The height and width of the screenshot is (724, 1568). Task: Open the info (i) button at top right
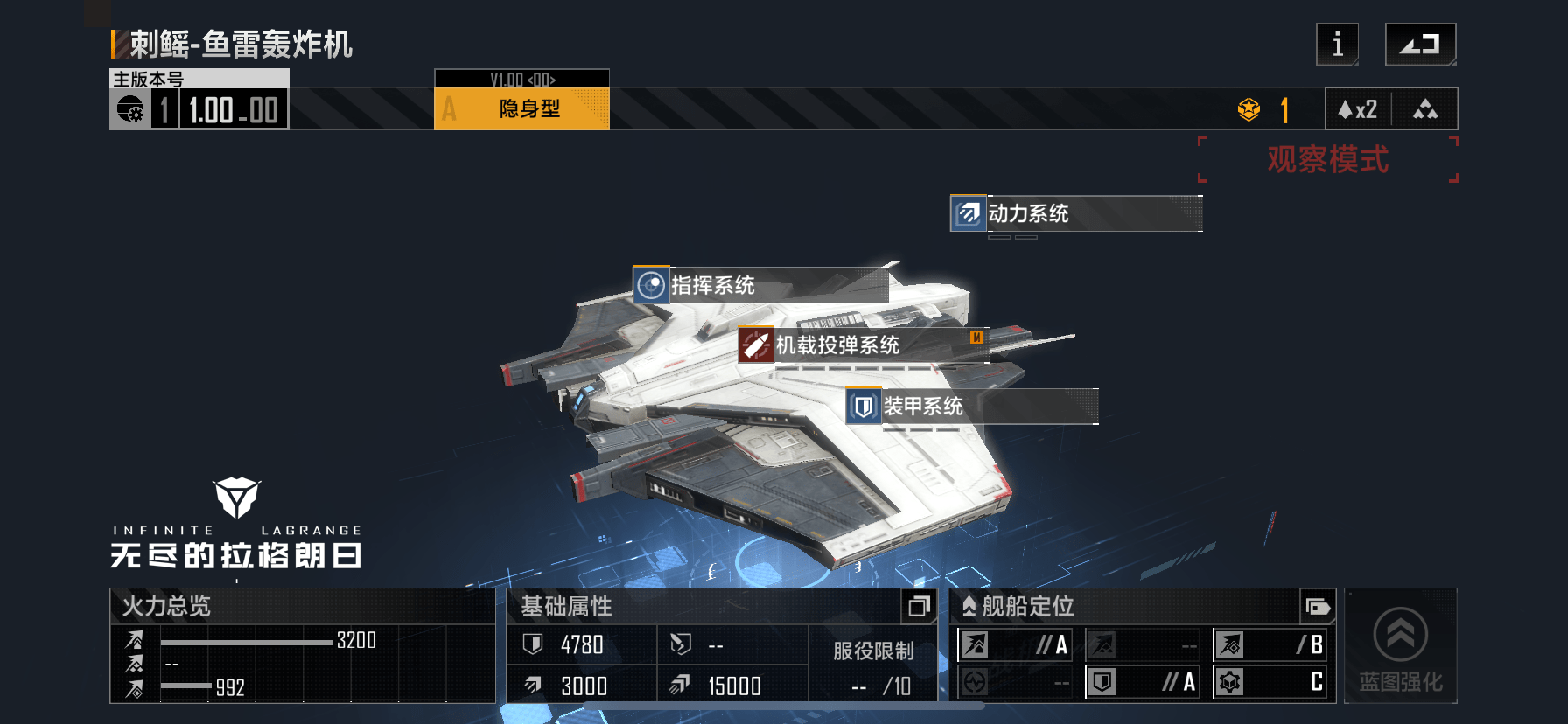(1337, 44)
